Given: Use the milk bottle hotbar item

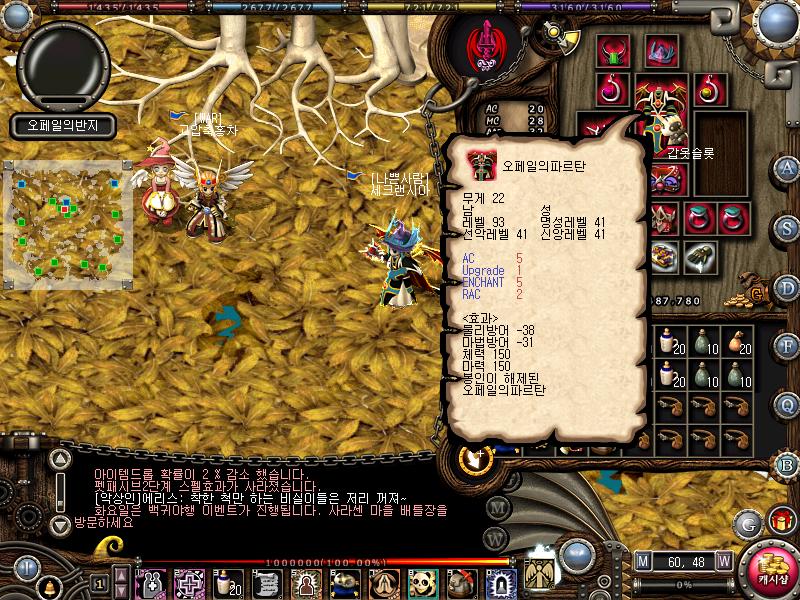Looking at the screenshot, I should [225, 580].
